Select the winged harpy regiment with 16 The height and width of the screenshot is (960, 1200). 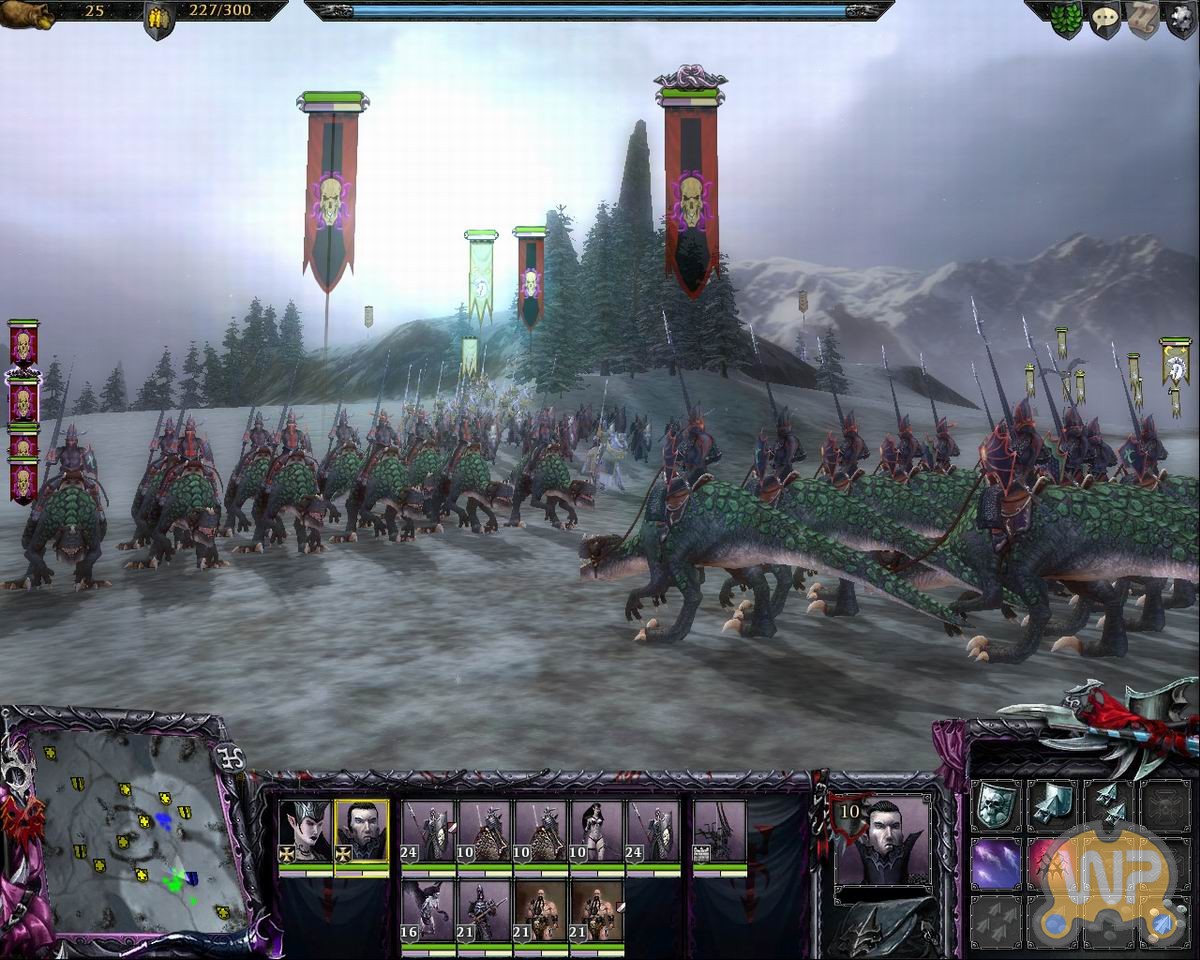[427, 909]
